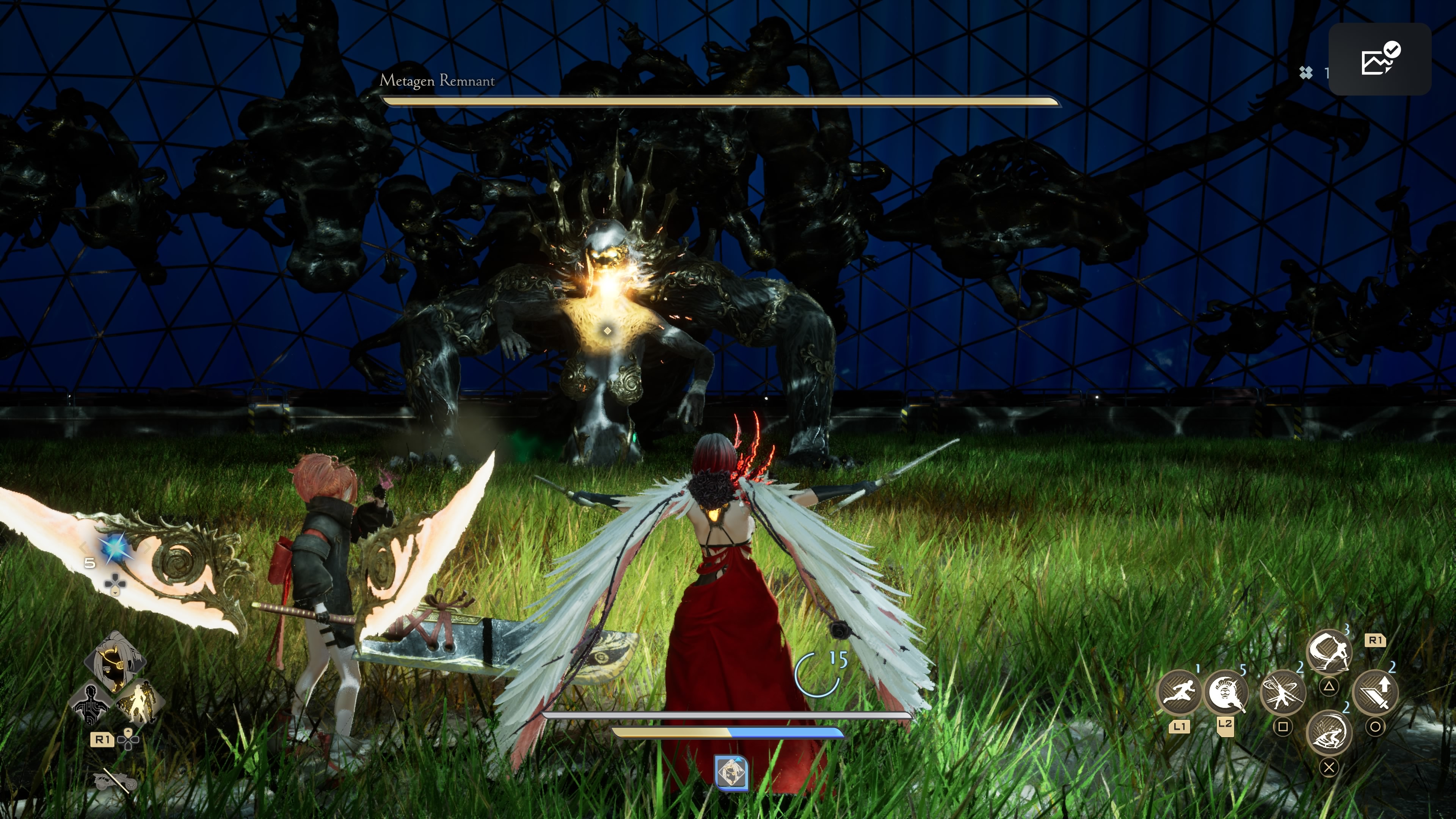Click the R1 button prompt near the d-pad

tap(102, 740)
